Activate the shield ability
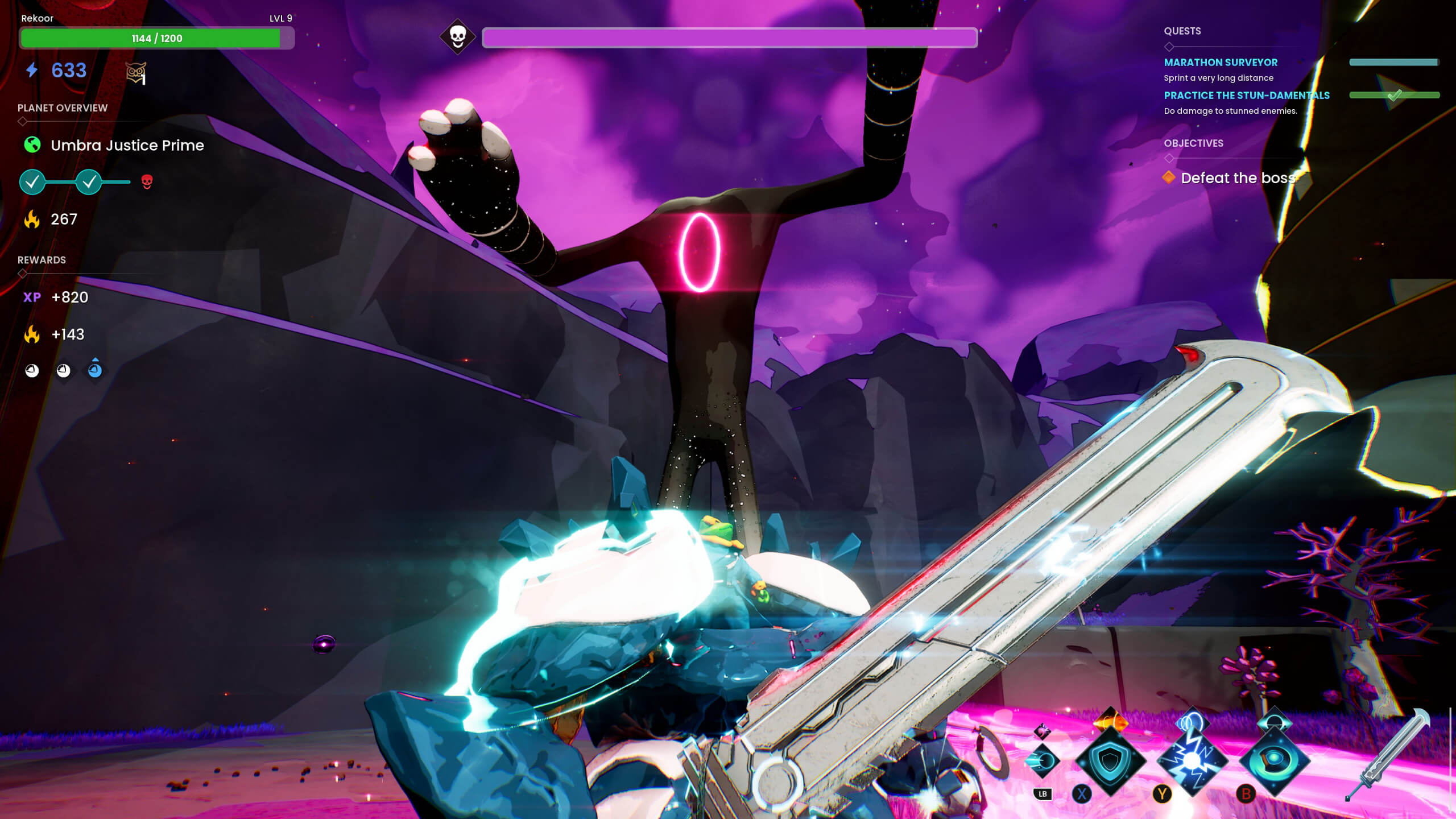1456x819 pixels. 1110,761
